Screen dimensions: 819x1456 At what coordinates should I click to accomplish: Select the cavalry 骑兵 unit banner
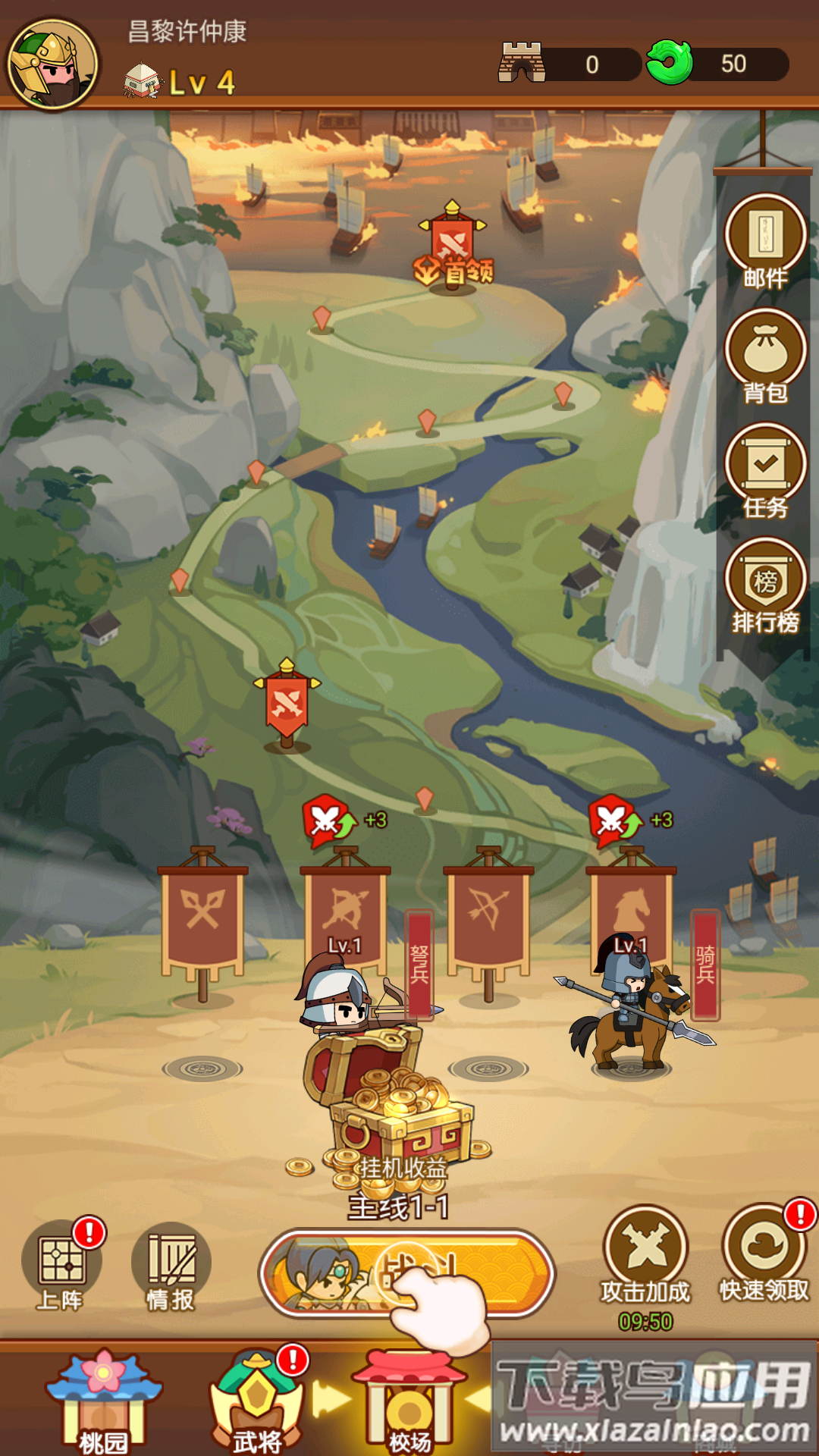point(631,910)
